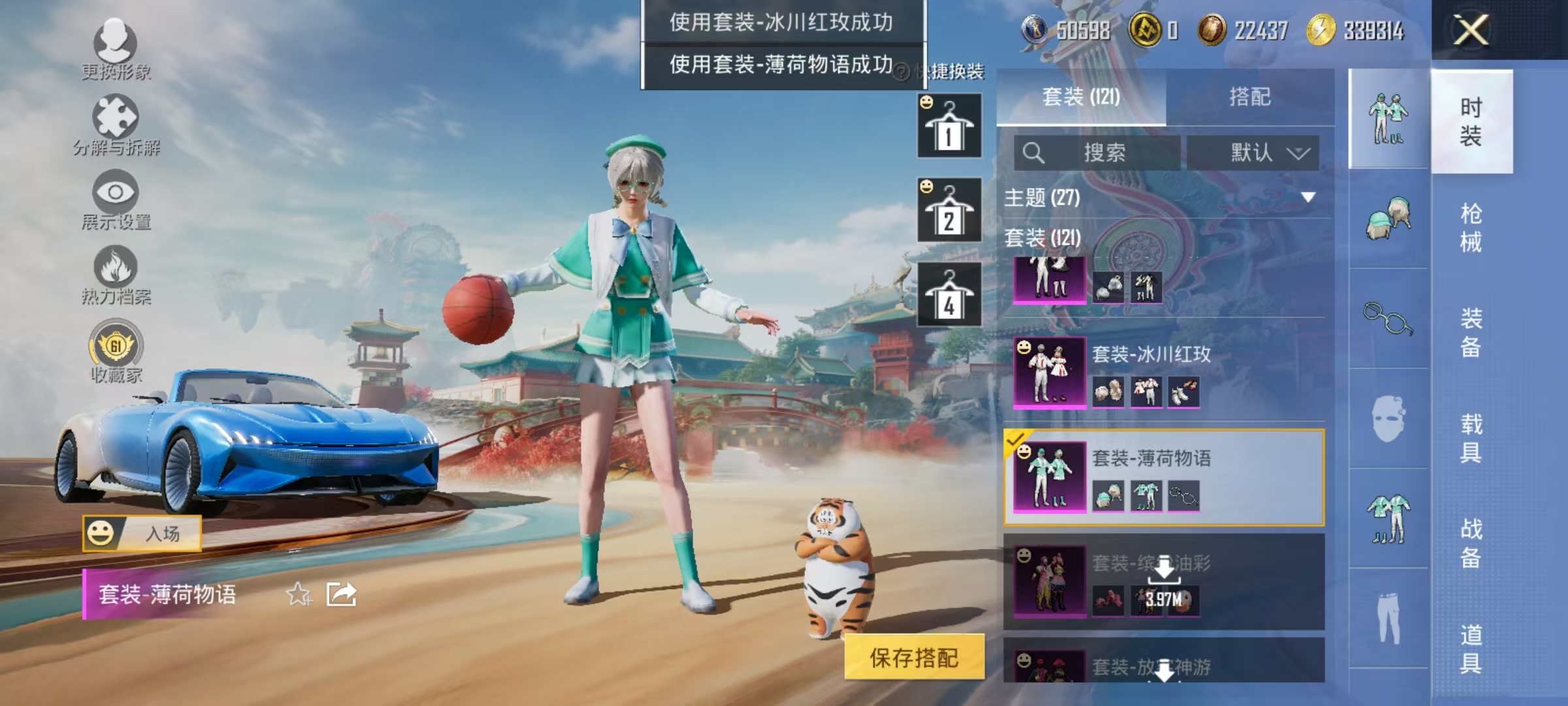Screen dimensions: 1568x706
Task: Open 展示设置 display settings
Action: point(114,196)
